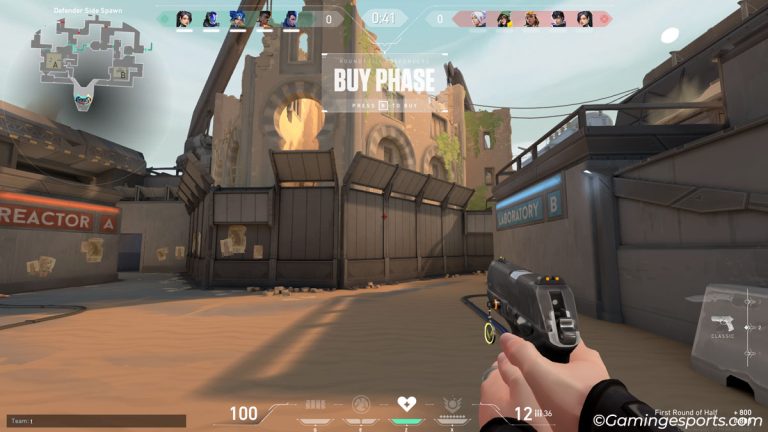Select the blue-haired agent portrait on green team
Screen dimensions: 768x432
(x=237, y=19)
